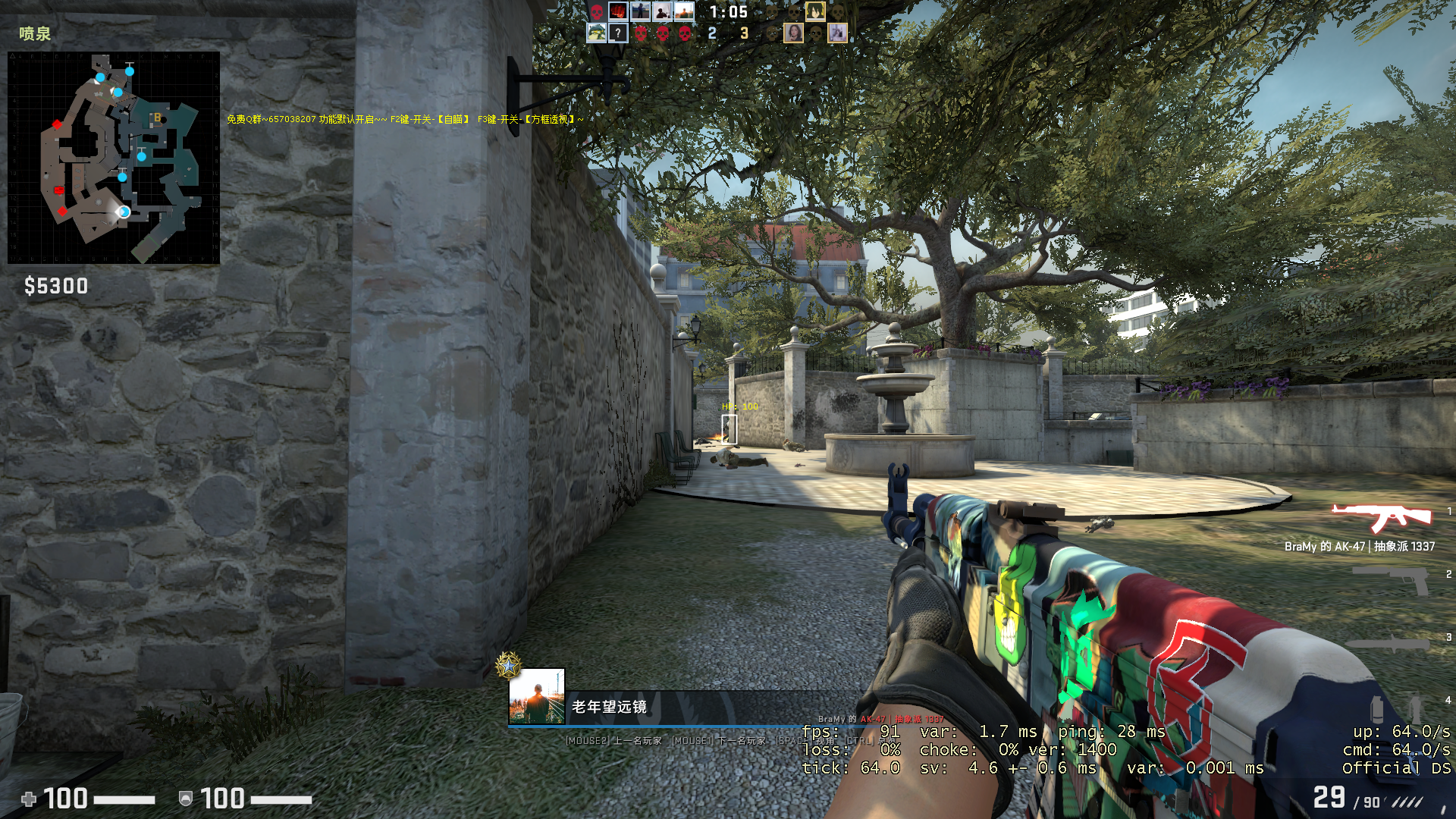Select the red fist player avatar
Viewport: 1456px width, 819px height.
click(x=618, y=11)
